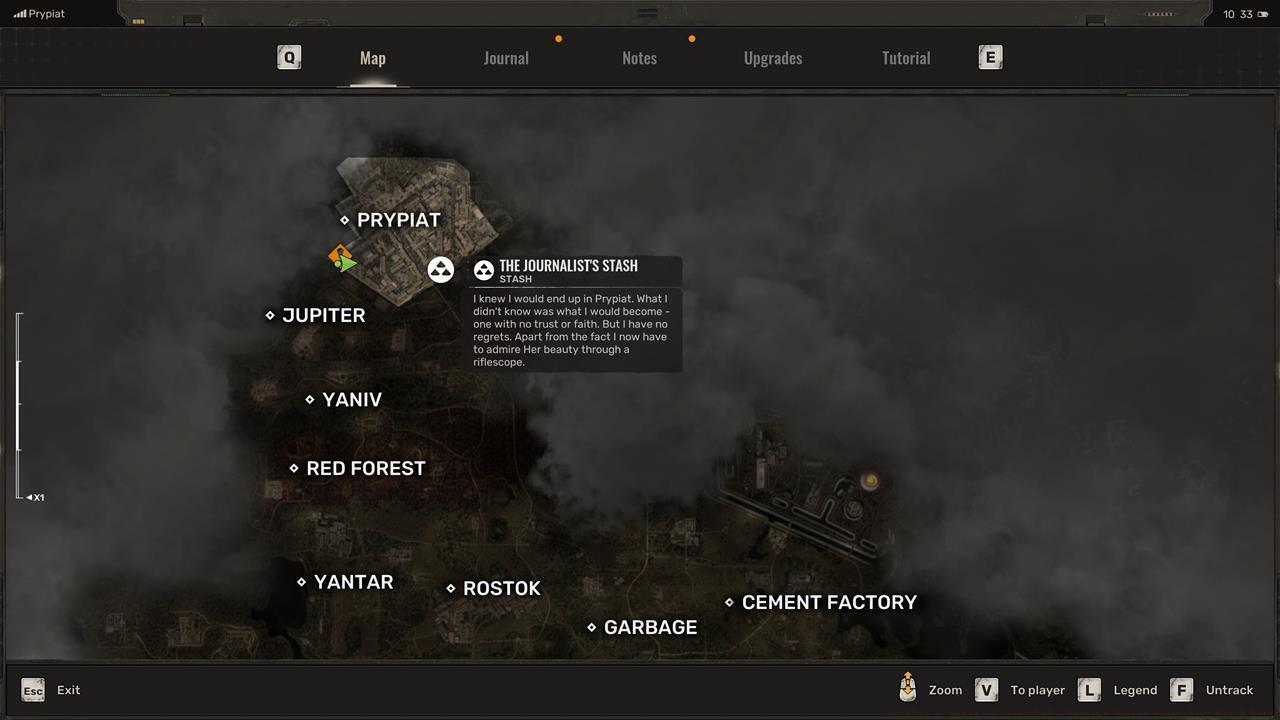
Task: Click the Journalist's Stash radiation icon on the map
Action: tap(441, 269)
